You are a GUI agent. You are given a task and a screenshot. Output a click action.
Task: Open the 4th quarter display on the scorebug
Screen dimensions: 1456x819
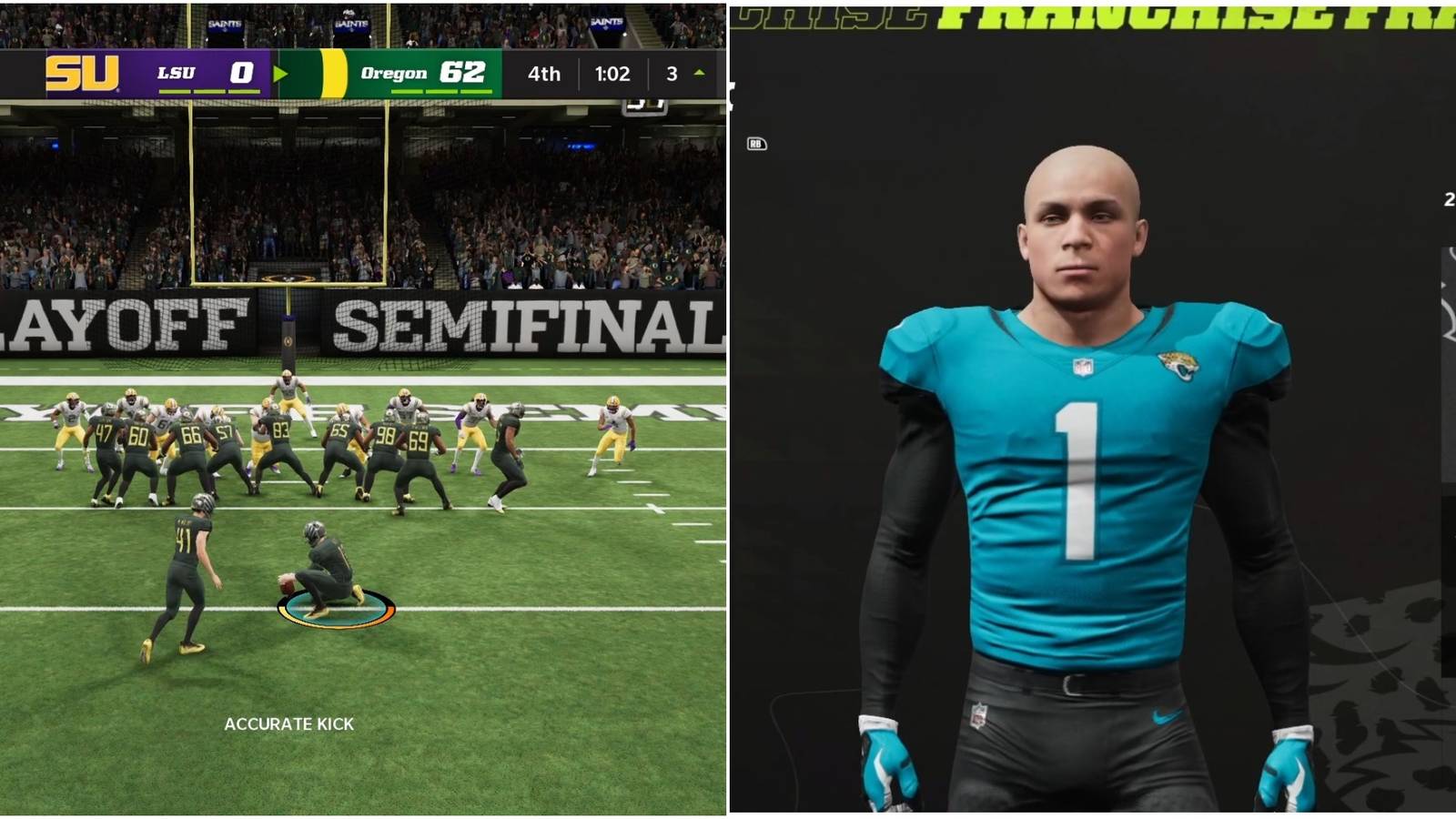pyautogui.click(x=541, y=74)
